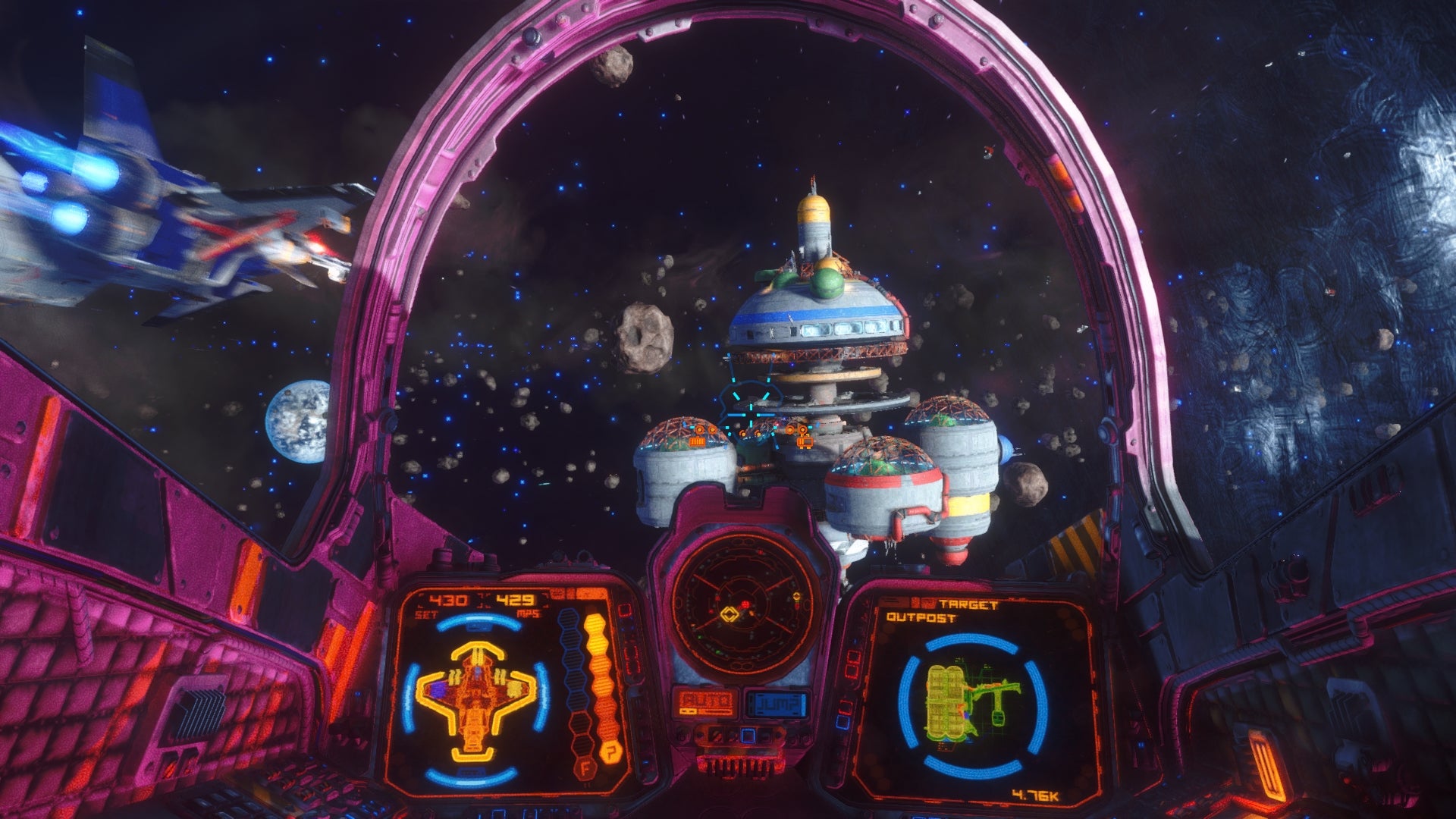The width and height of the screenshot is (1456, 819).
Task: Click the red enemy blip at radar center
Action: [x=745, y=604]
